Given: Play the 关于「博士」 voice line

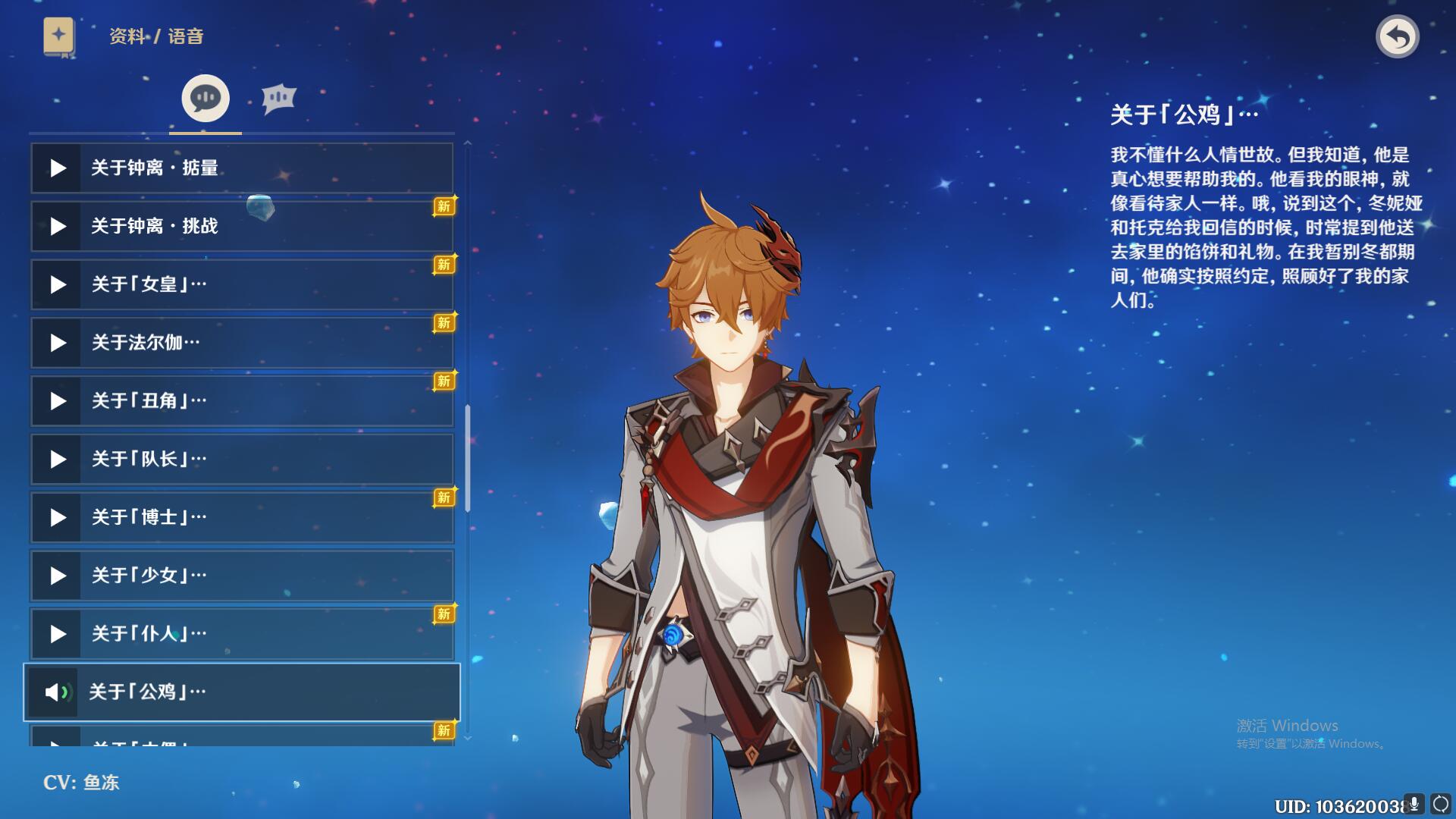Looking at the screenshot, I should pyautogui.click(x=58, y=518).
